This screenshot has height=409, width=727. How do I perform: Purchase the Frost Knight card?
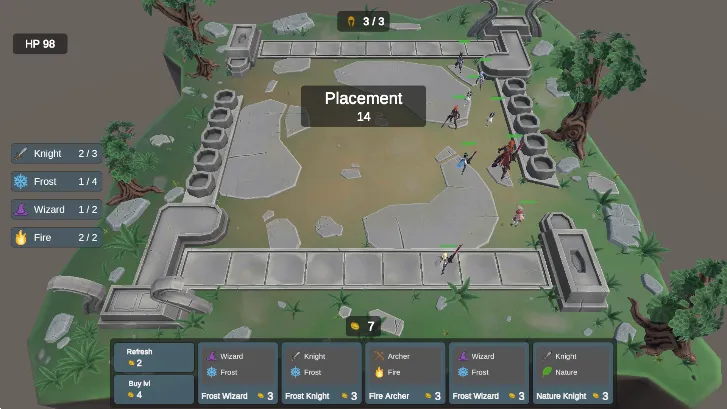322,374
